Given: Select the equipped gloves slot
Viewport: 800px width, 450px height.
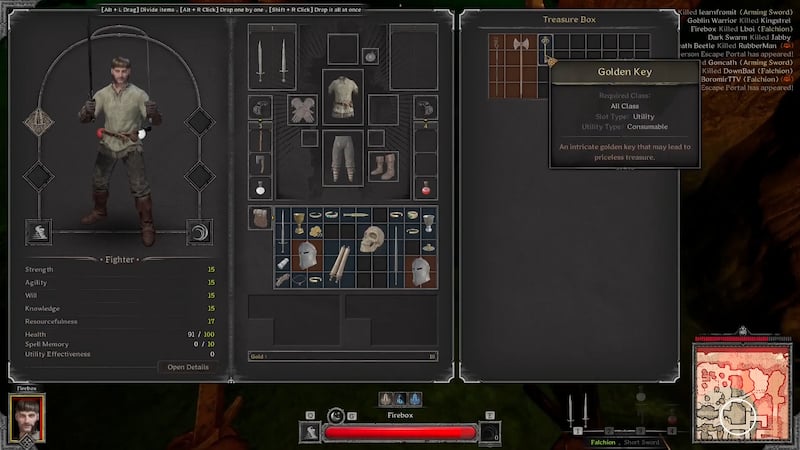Looking at the screenshot, I should (302, 109).
